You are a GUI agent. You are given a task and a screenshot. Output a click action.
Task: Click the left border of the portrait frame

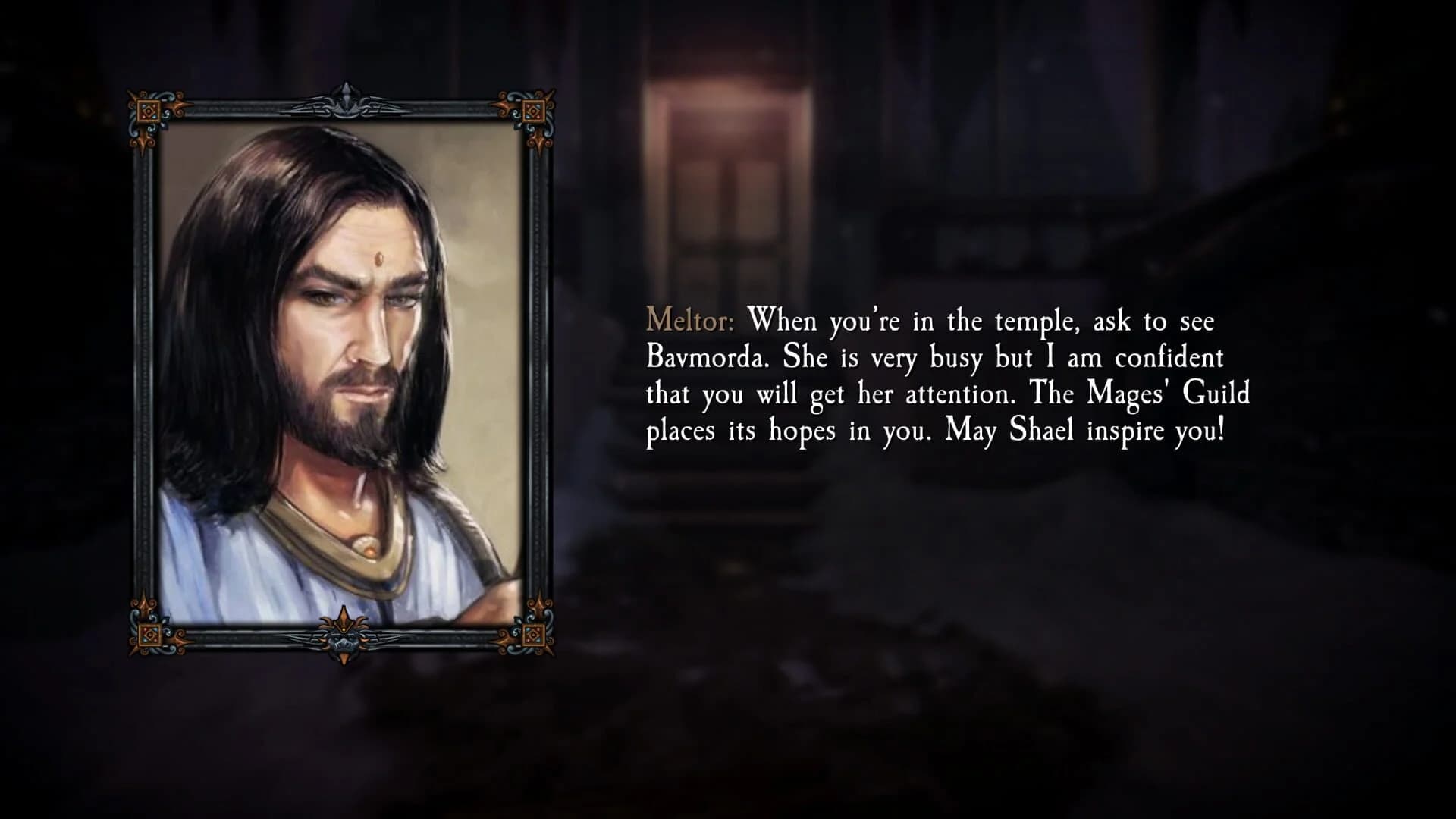coord(144,379)
